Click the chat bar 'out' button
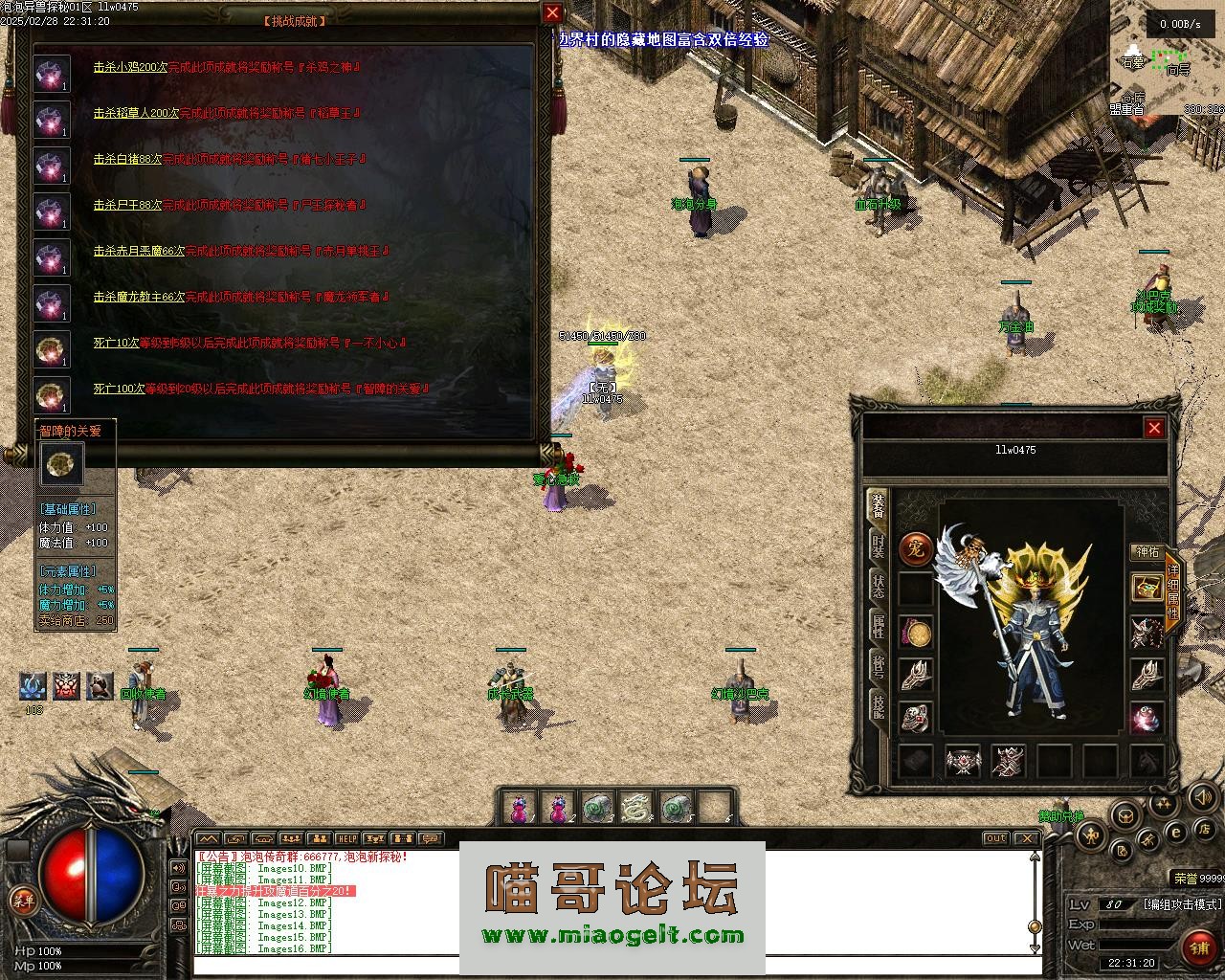This screenshot has height=980, width=1225. (996, 838)
